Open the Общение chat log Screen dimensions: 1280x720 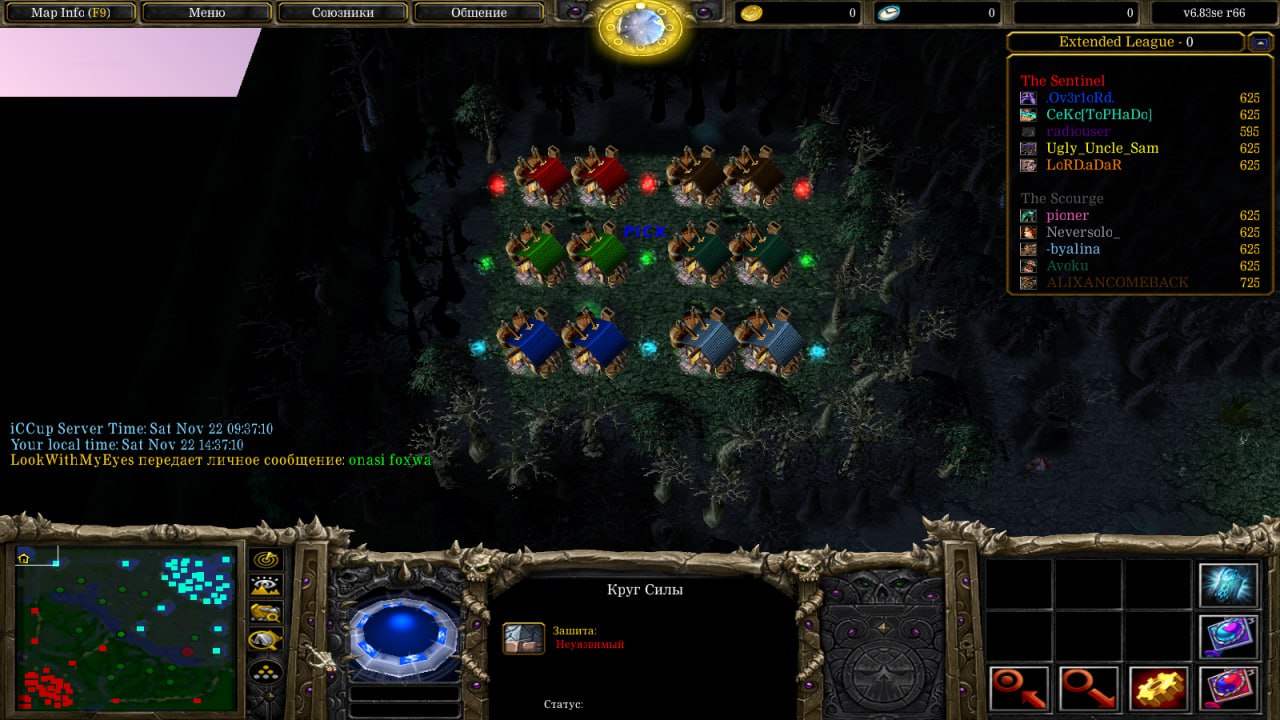[x=478, y=13]
